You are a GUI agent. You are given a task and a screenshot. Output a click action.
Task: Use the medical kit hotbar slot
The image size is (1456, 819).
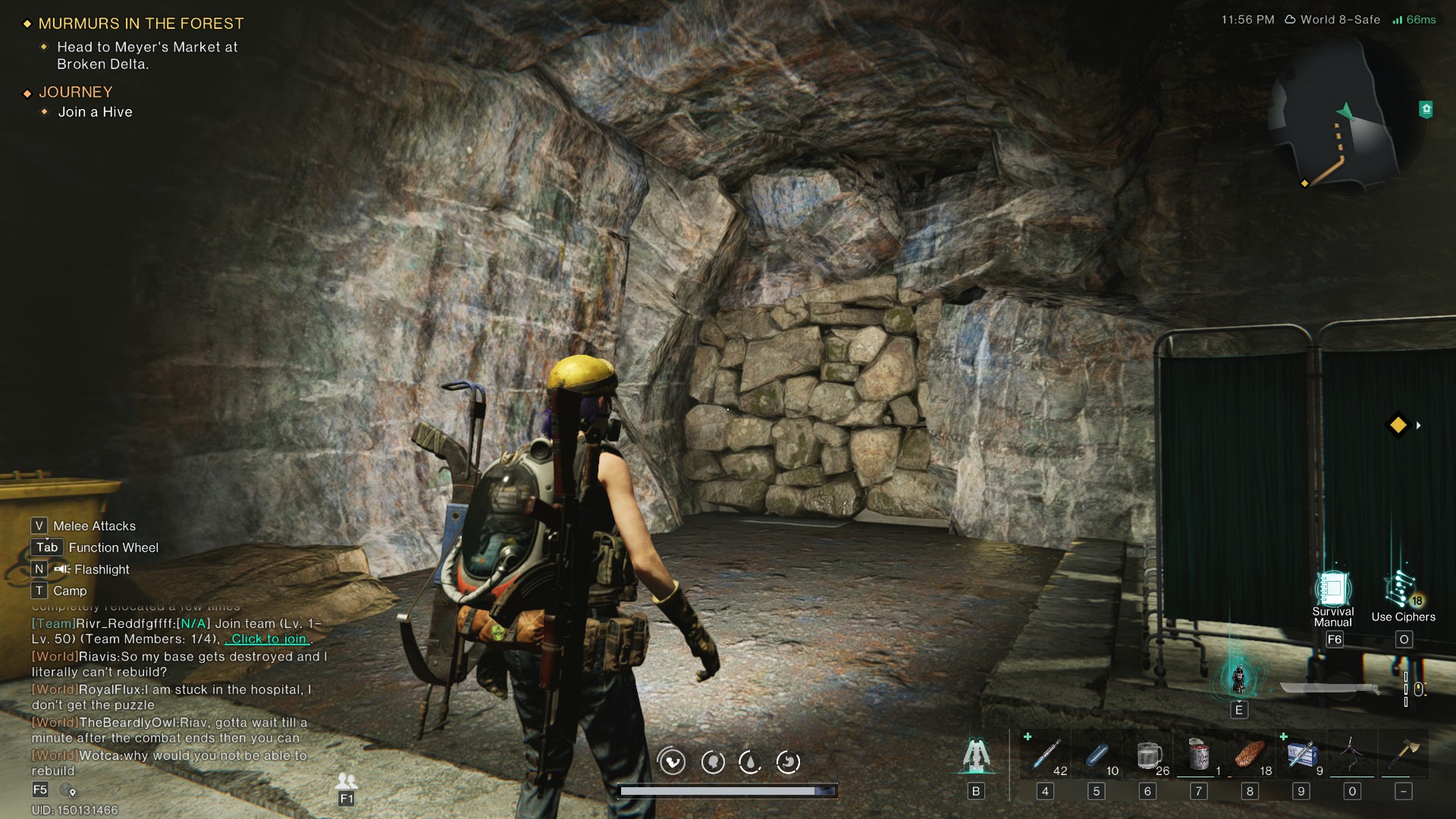1301,755
